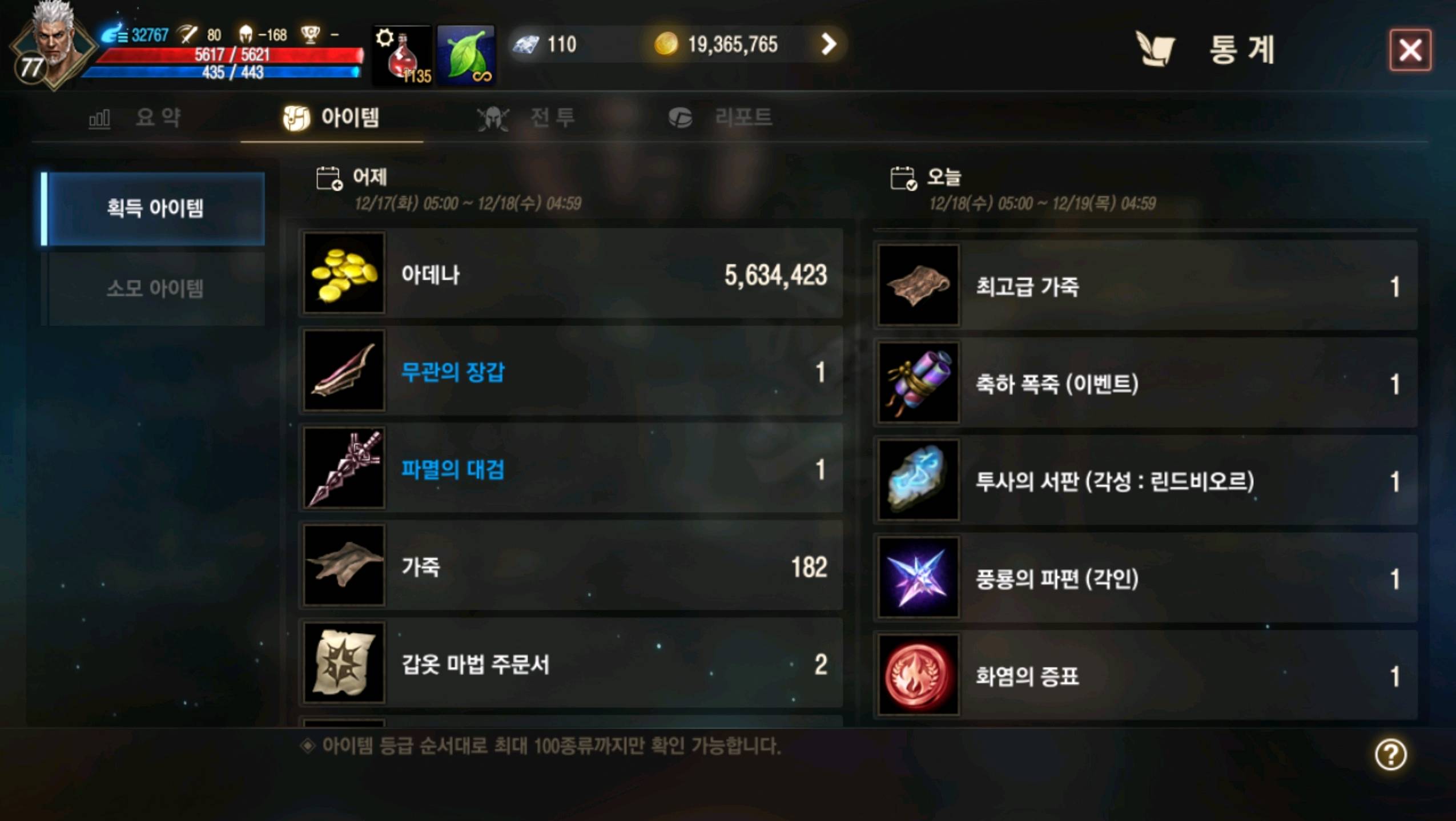Image resolution: width=1456 pixels, height=821 pixels.
Task: Click the 어제 calendar icon
Action: 327,178
